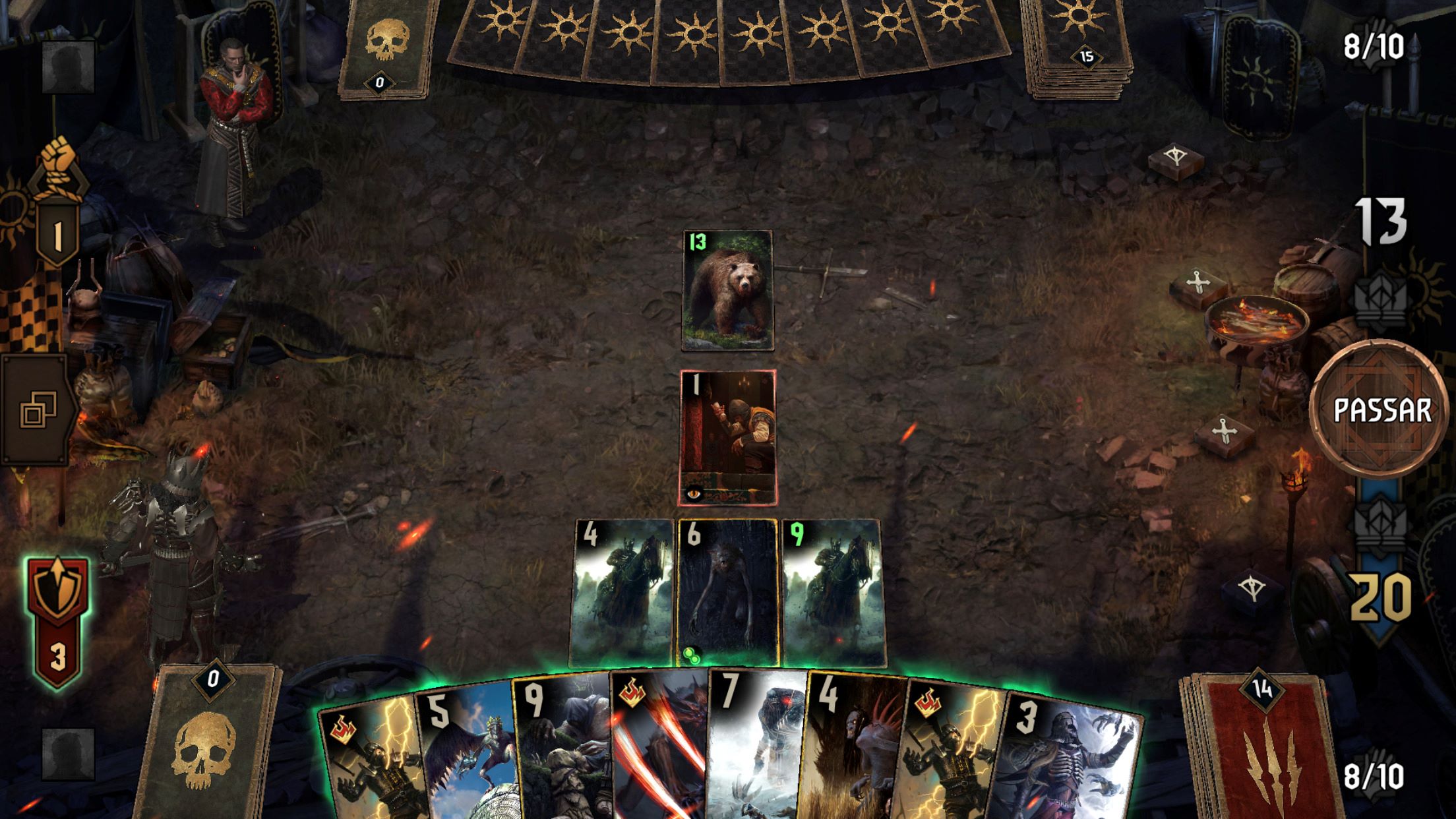This screenshot has height=819, width=1456.
Task: Open the overlapping-squares card history panel
Action: (38, 409)
